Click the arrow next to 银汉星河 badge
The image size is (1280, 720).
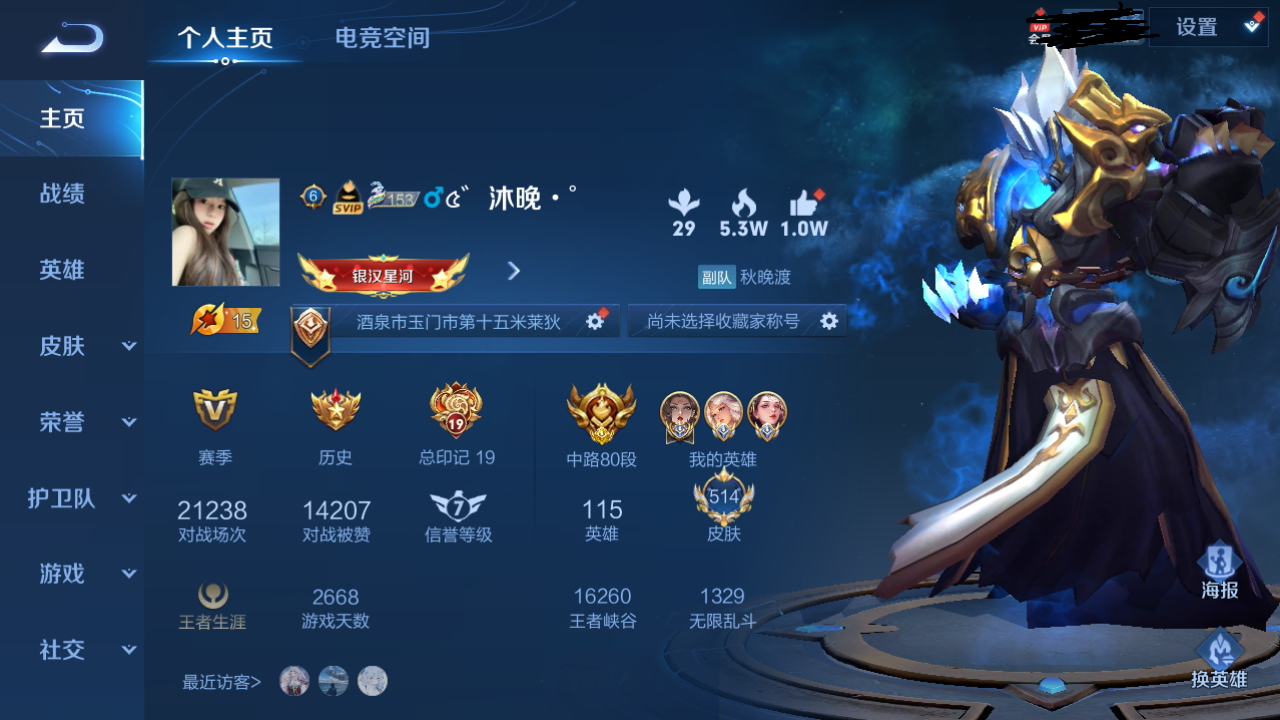(x=513, y=271)
